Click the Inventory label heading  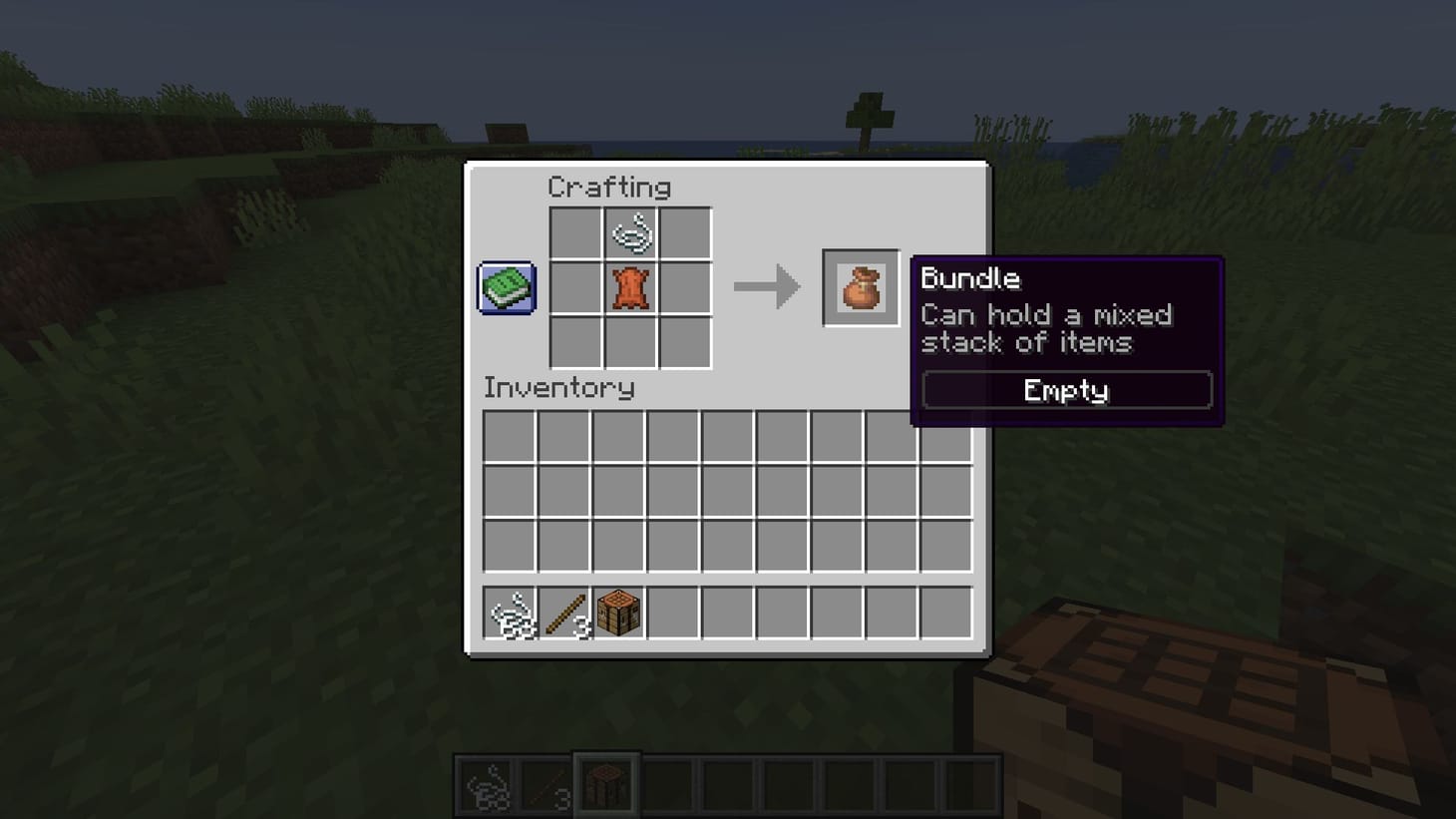560,389
